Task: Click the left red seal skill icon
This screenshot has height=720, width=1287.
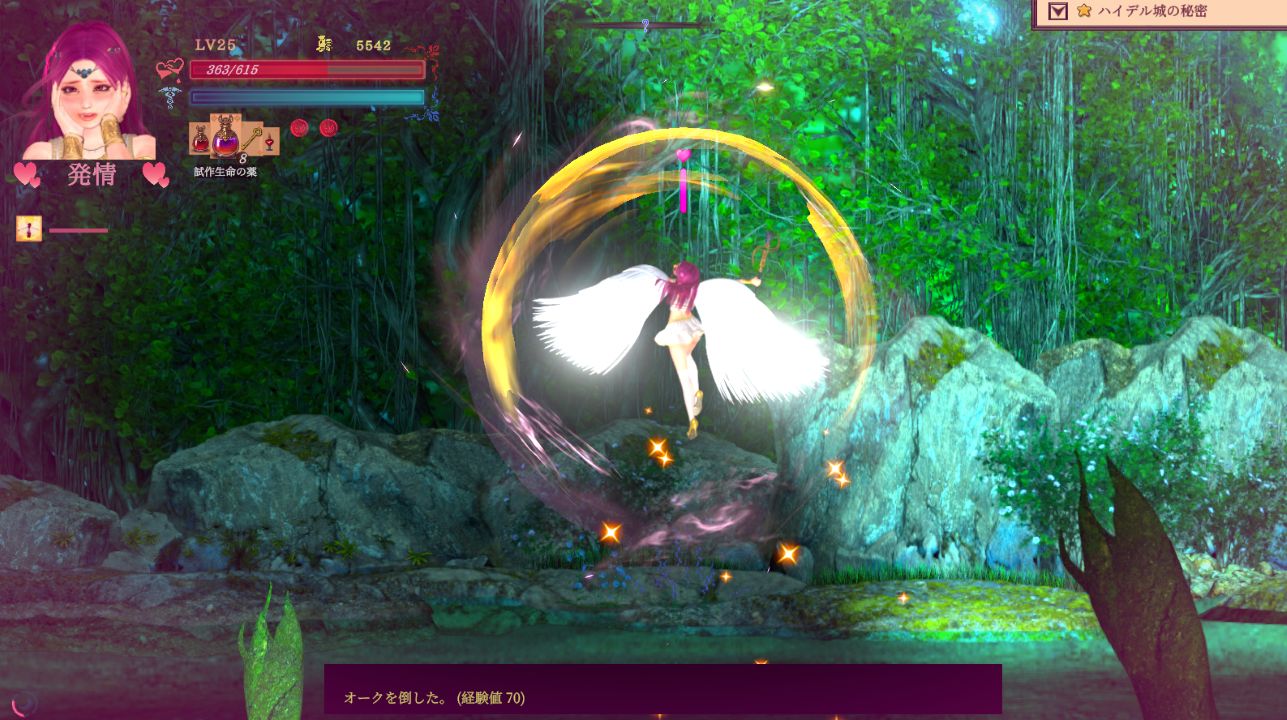Action: (x=299, y=127)
